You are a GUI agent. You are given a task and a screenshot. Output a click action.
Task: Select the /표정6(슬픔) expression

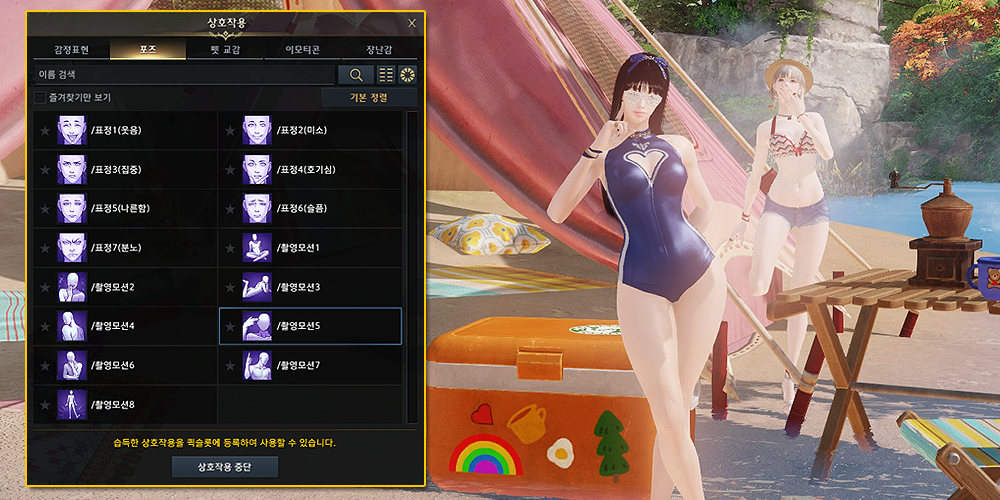(310, 208)
